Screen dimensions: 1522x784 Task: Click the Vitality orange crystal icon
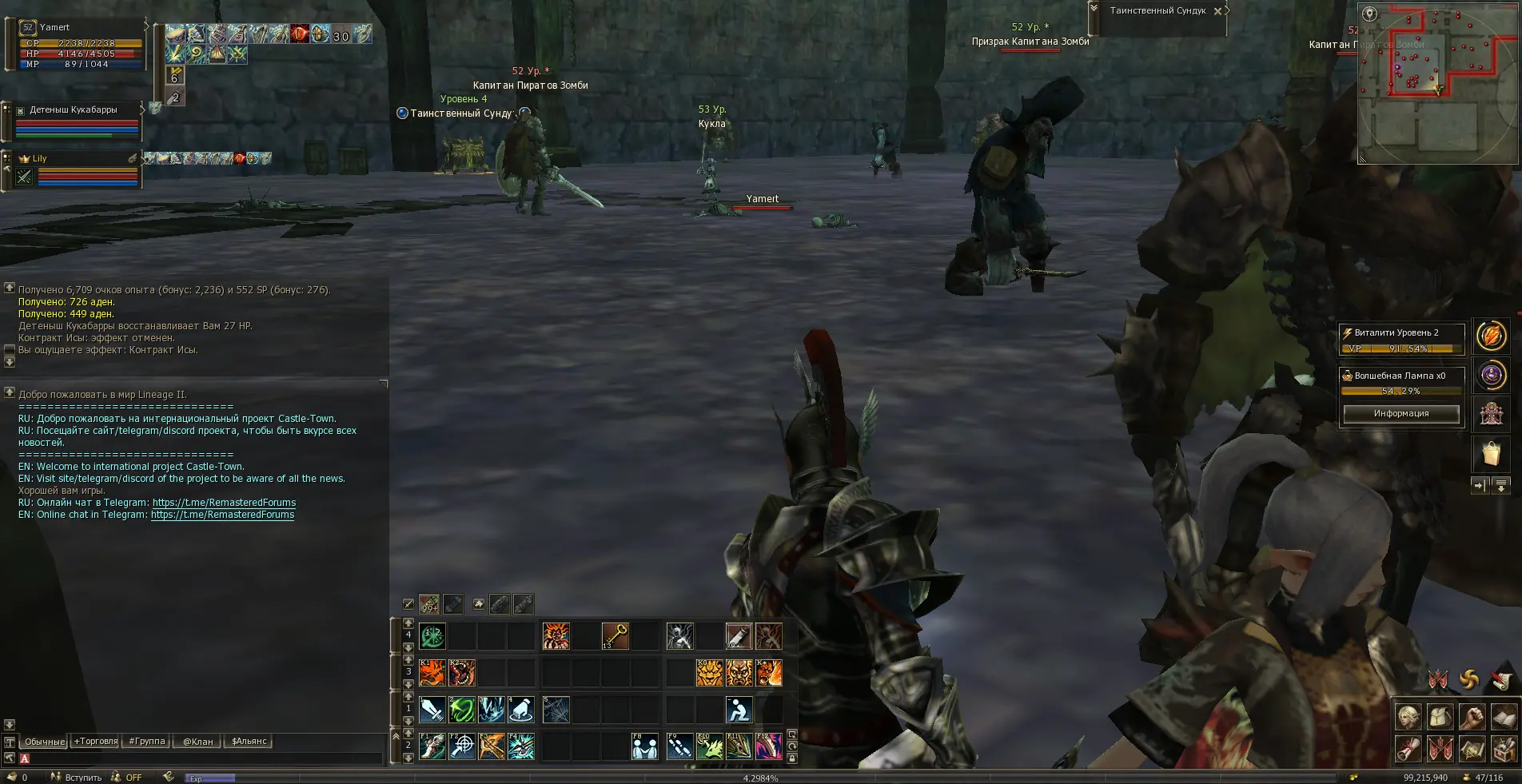point(1491,336)
